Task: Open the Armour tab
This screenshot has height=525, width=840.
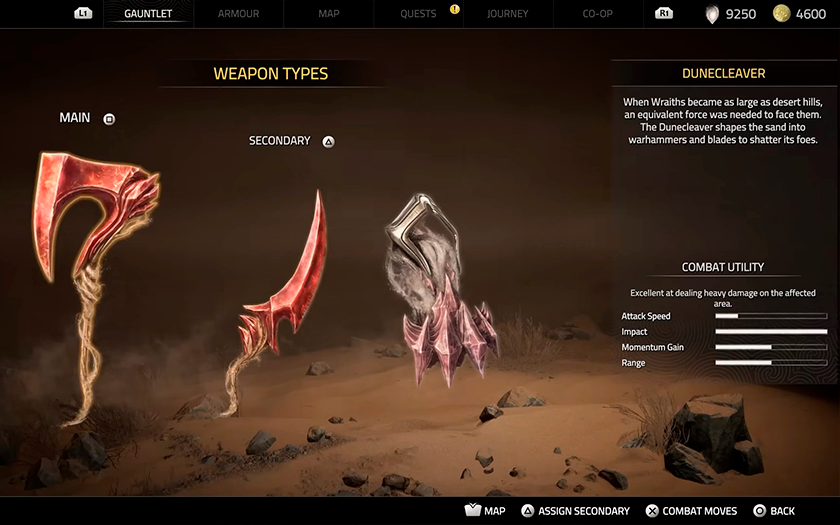Action: [238, 14]
